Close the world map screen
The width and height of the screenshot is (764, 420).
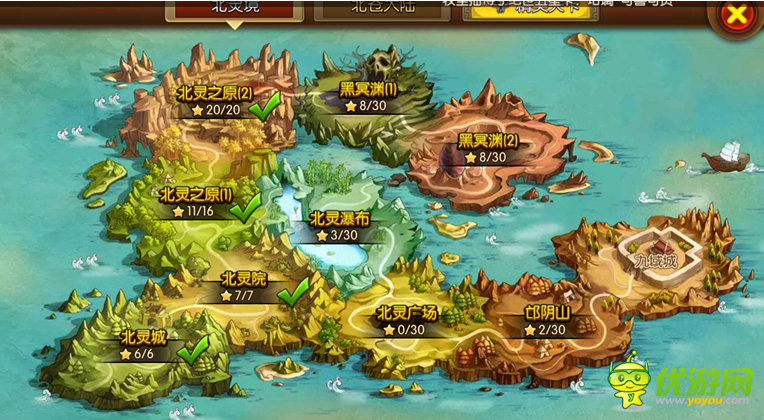click(x=735, y=14)
